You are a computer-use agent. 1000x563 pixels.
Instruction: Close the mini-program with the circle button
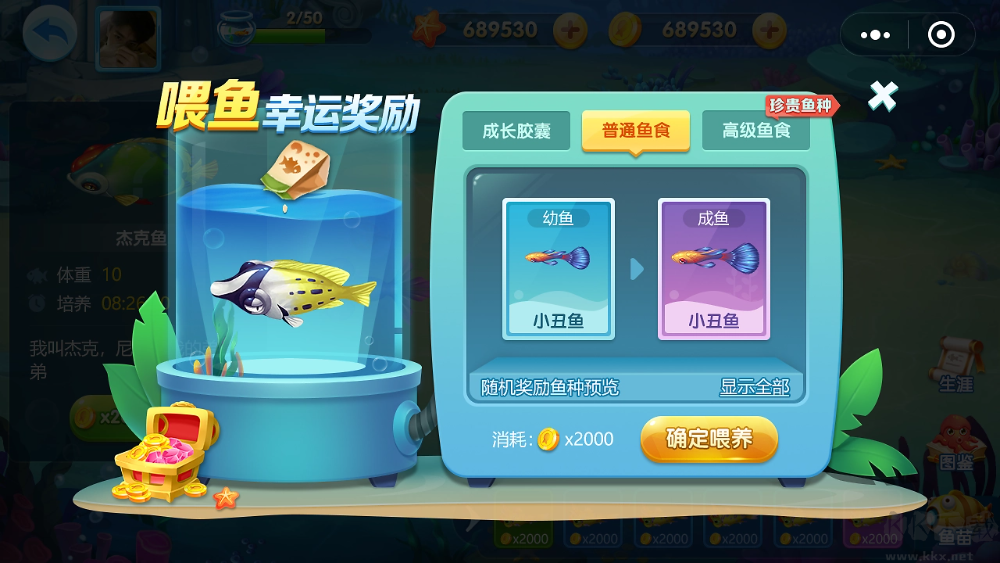[941, 36]
